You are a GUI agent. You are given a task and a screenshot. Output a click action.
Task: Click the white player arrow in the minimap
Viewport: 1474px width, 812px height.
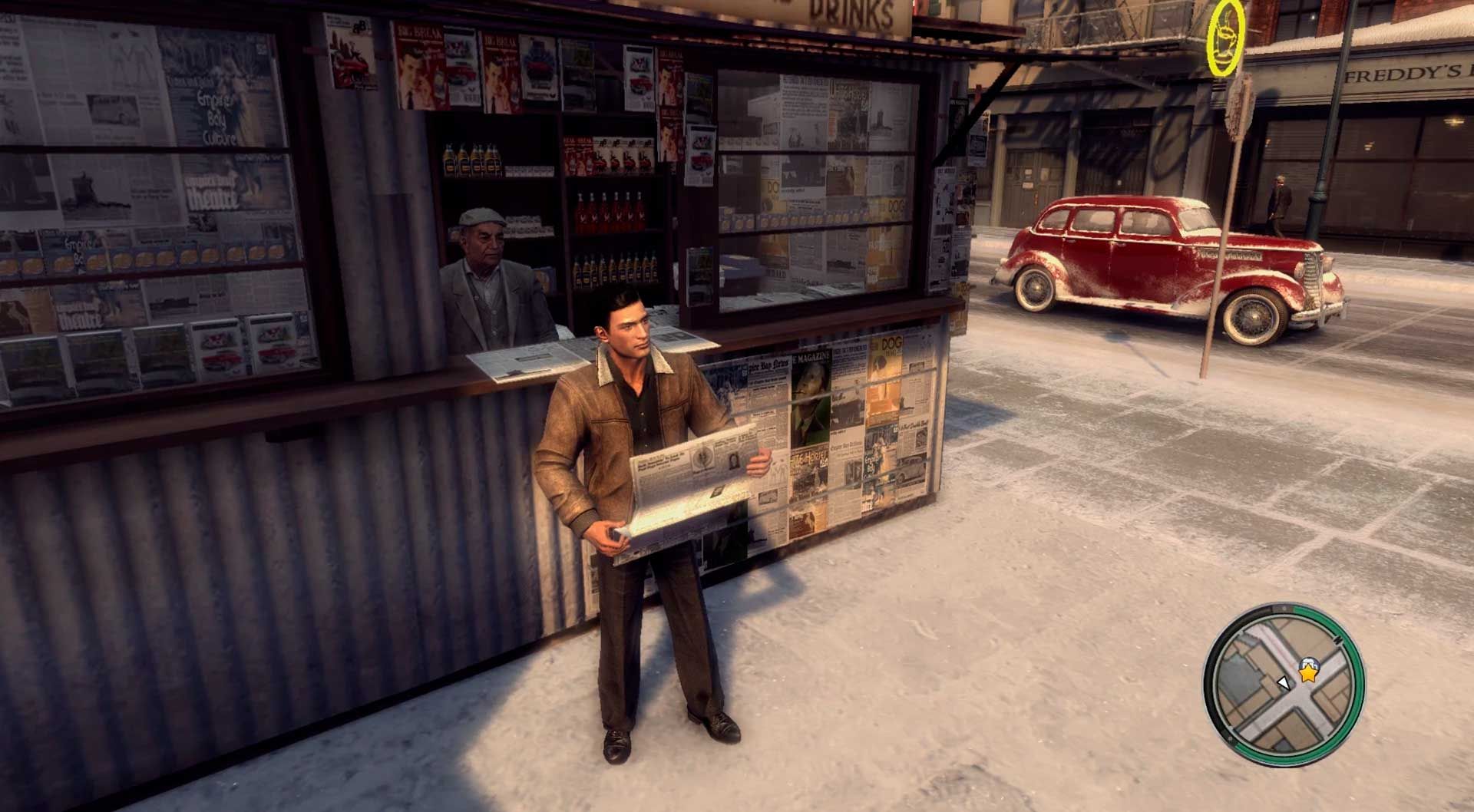1284,683
